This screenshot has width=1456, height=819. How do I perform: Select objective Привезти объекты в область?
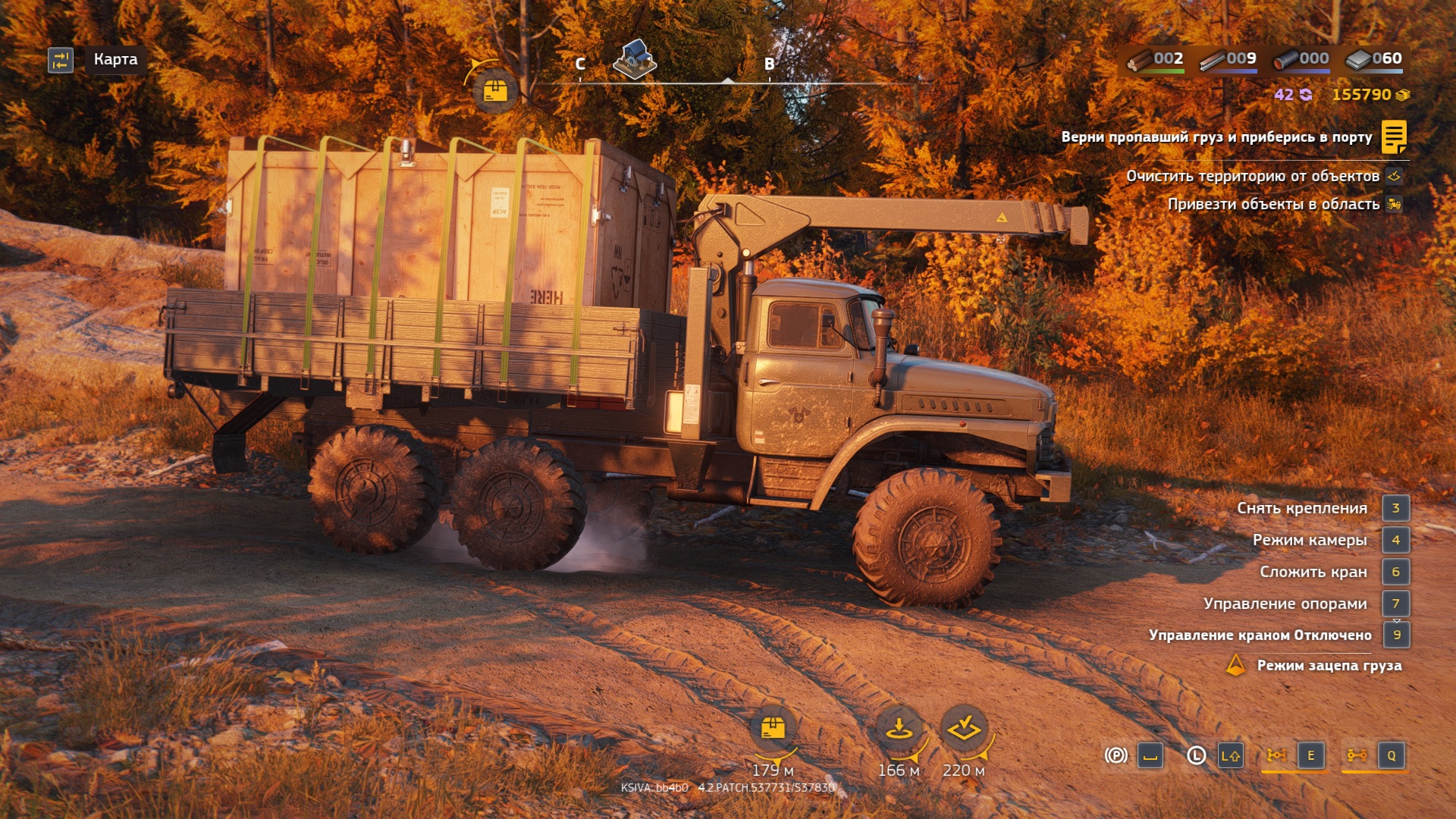click(1273, 204)
